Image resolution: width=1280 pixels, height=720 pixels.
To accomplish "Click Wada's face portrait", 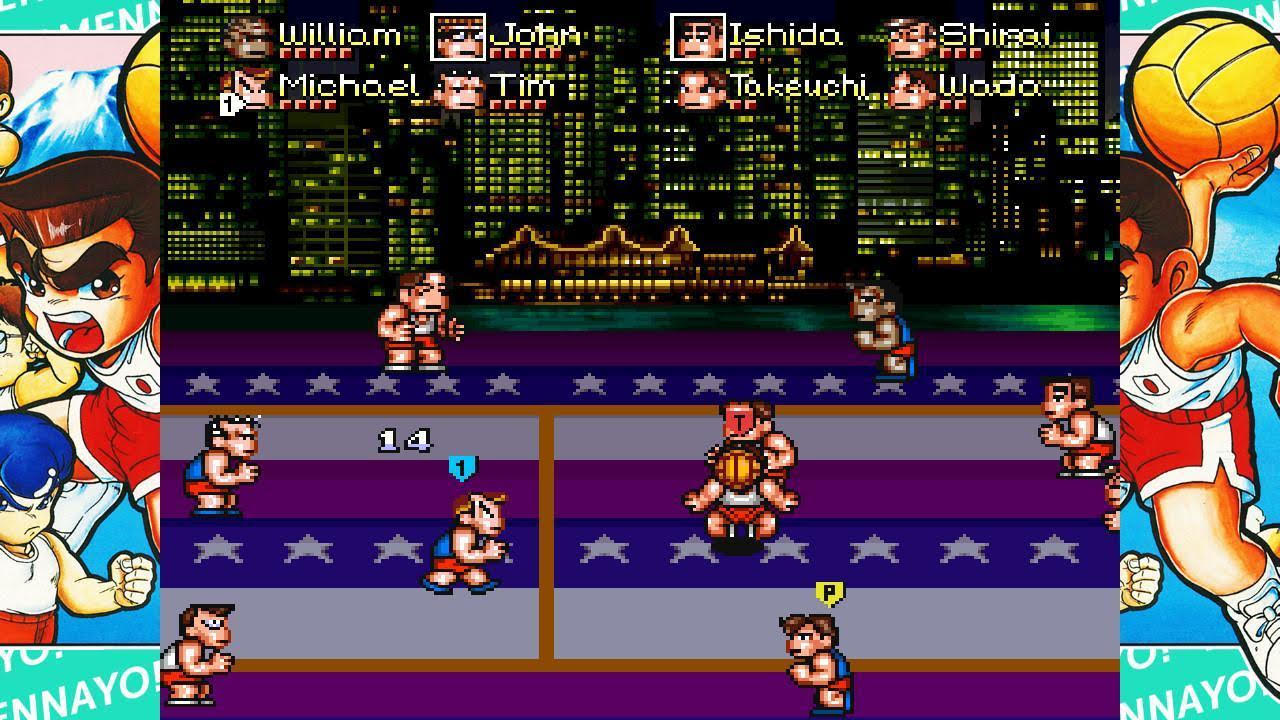I will click(x=909, y=88).
